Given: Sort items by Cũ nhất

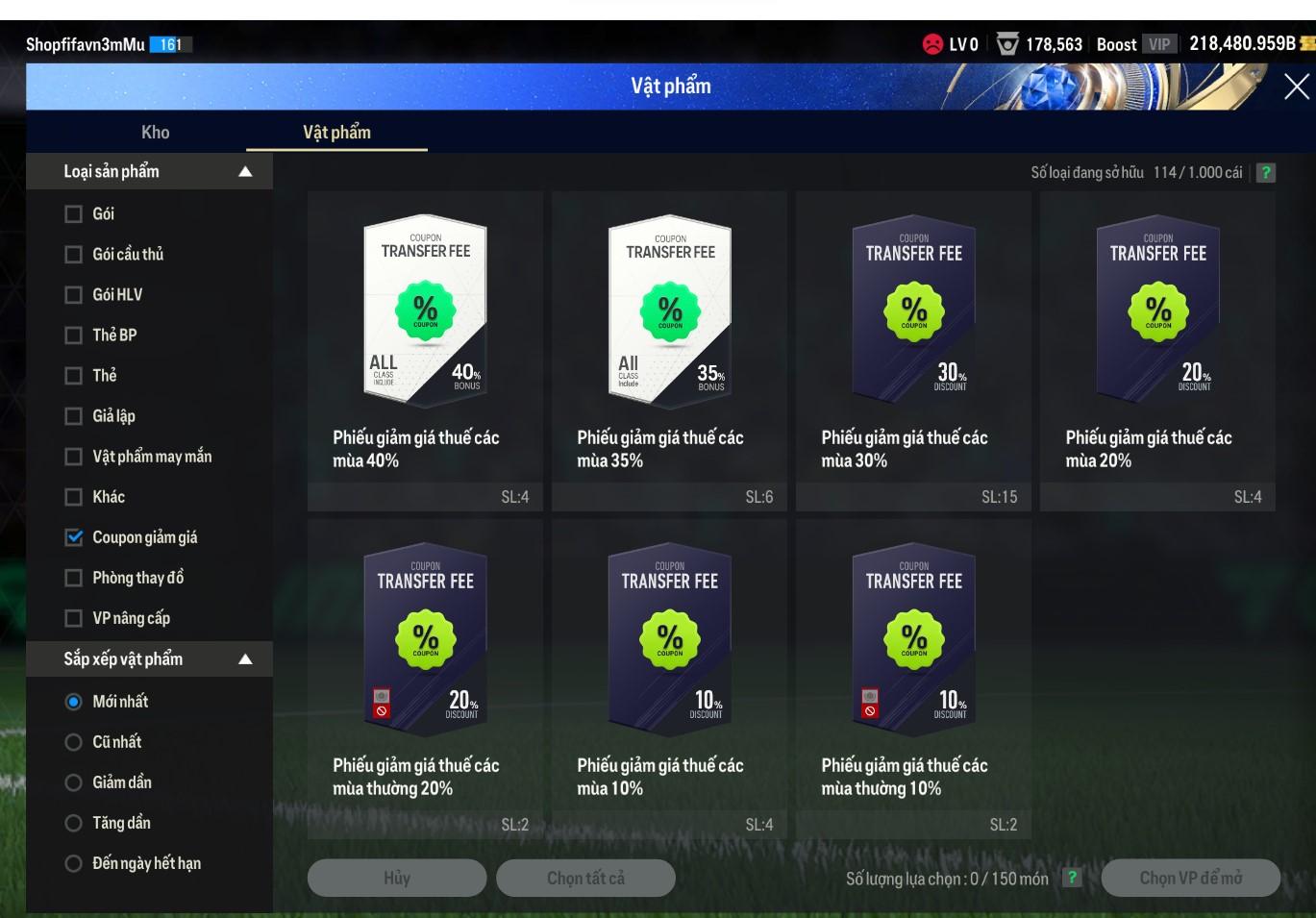Looking at the screenshot, I should (73, 742).
